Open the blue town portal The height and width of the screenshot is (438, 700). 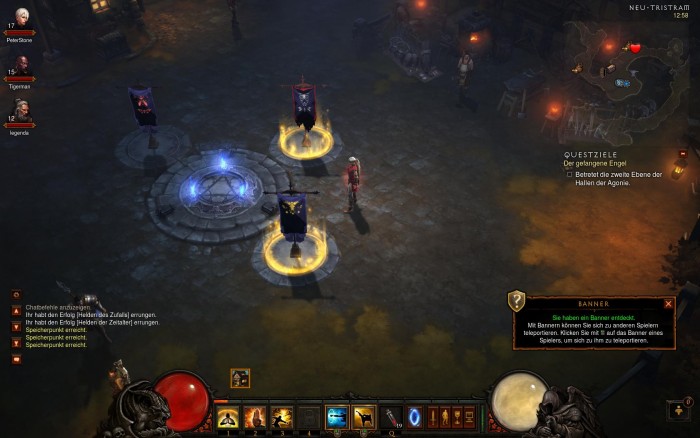pyautogui.click(x=414, y=417)
